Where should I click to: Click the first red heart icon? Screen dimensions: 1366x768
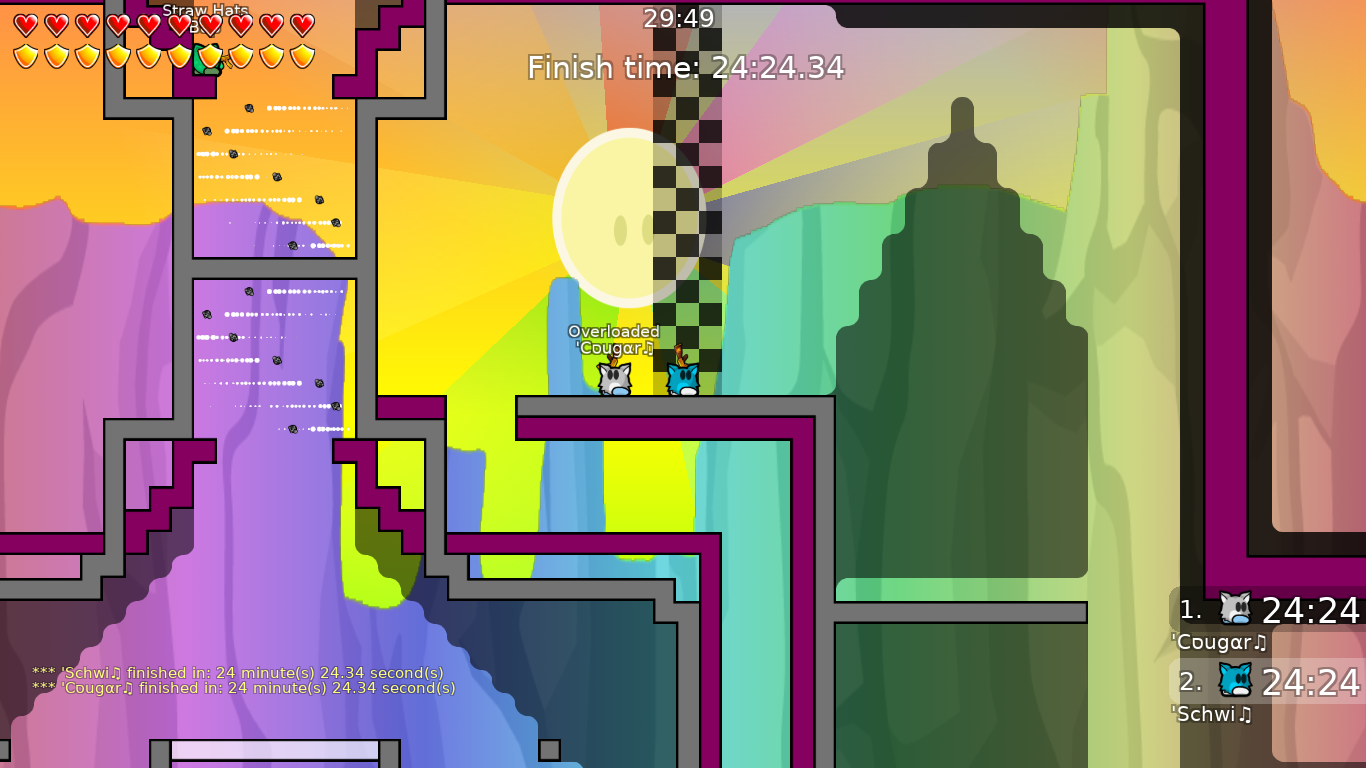pos(25,24)
